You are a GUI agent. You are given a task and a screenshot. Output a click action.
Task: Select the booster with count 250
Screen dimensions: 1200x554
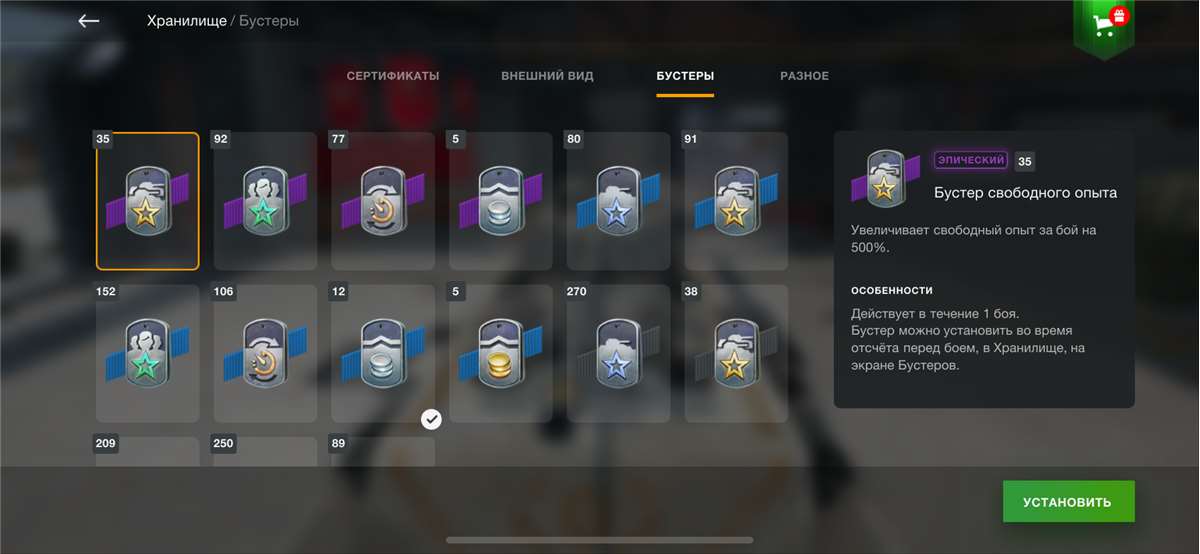pos(265,451)
